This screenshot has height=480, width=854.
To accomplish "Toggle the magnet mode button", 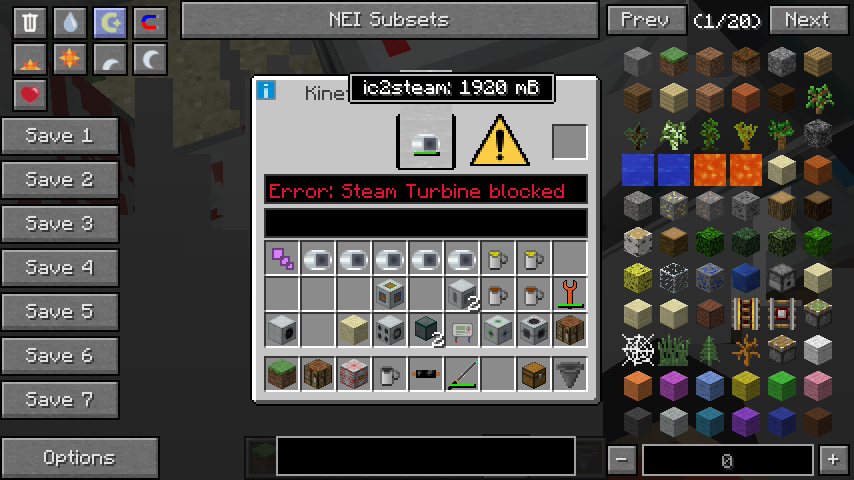I will coord(150,22).
